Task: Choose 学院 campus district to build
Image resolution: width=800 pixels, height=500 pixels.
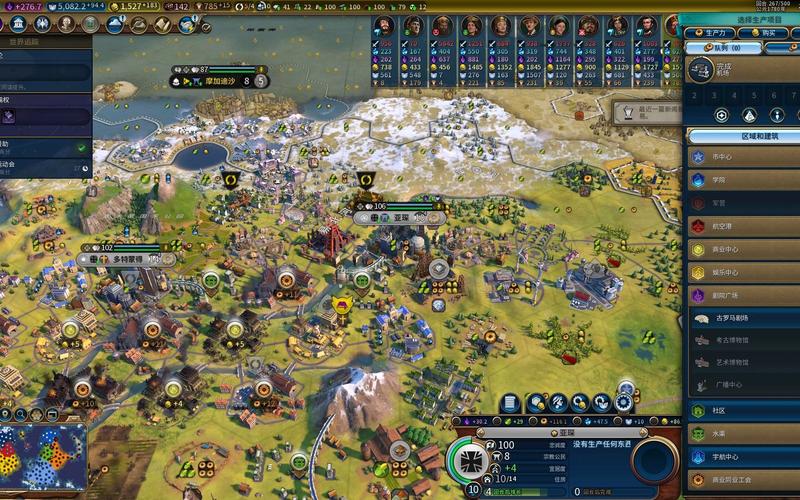Action: pos(742,180)
